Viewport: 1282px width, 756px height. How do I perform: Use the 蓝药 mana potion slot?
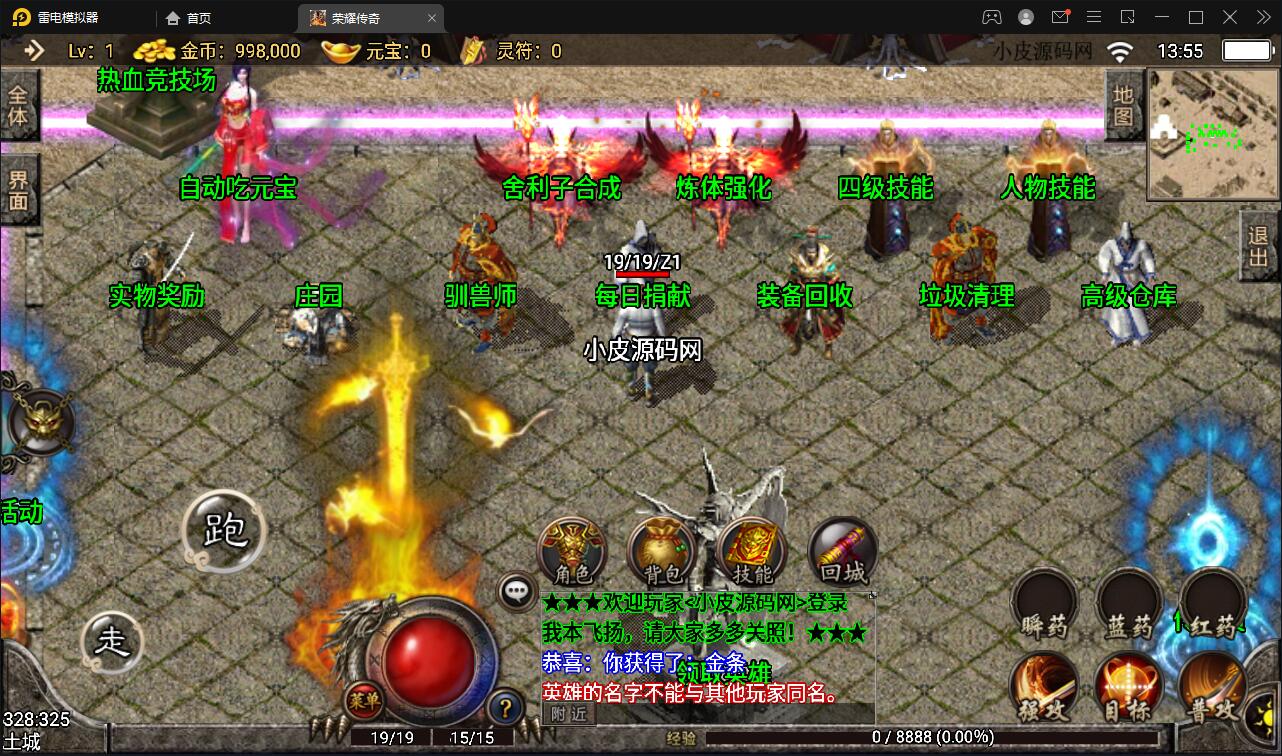(1129, 603)
